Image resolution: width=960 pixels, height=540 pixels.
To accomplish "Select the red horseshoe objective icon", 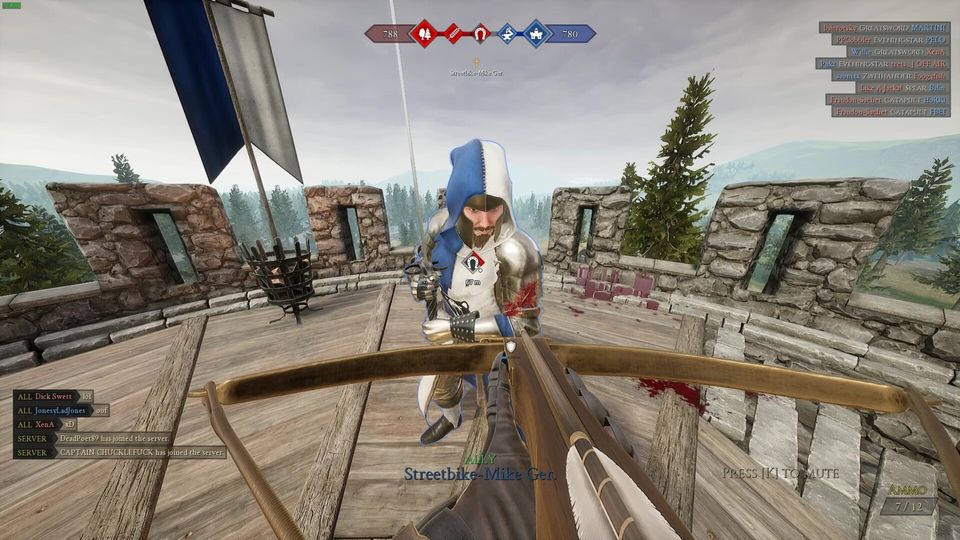I will coord(481,34).
